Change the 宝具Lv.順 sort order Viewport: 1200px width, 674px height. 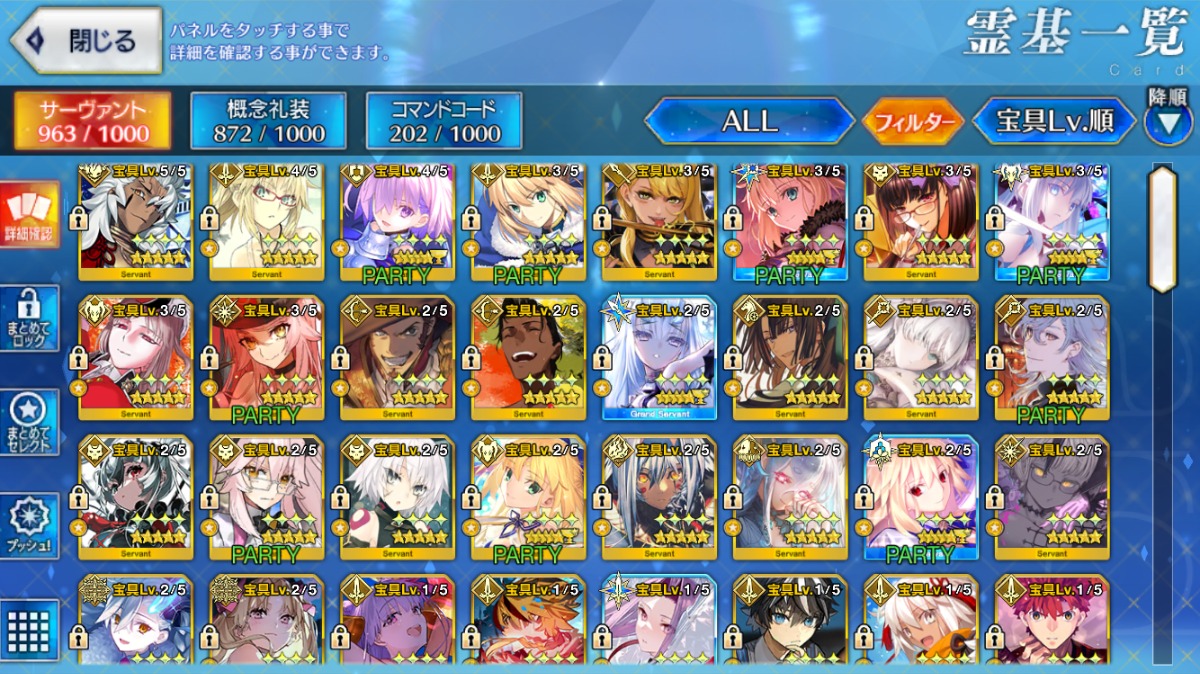click(x=1054, y=121)
